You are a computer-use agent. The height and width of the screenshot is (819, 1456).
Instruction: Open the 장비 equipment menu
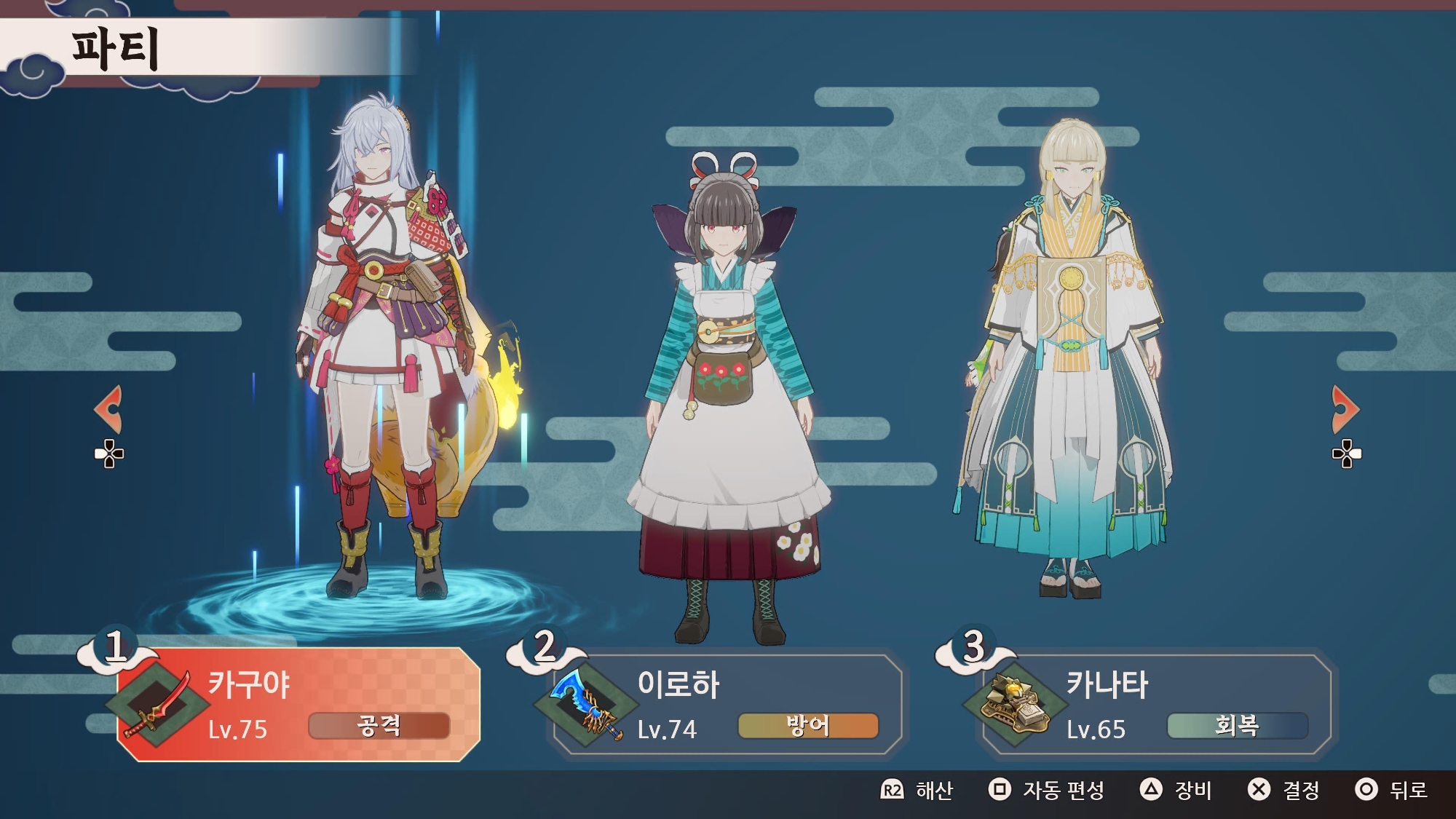point(1176,790)
